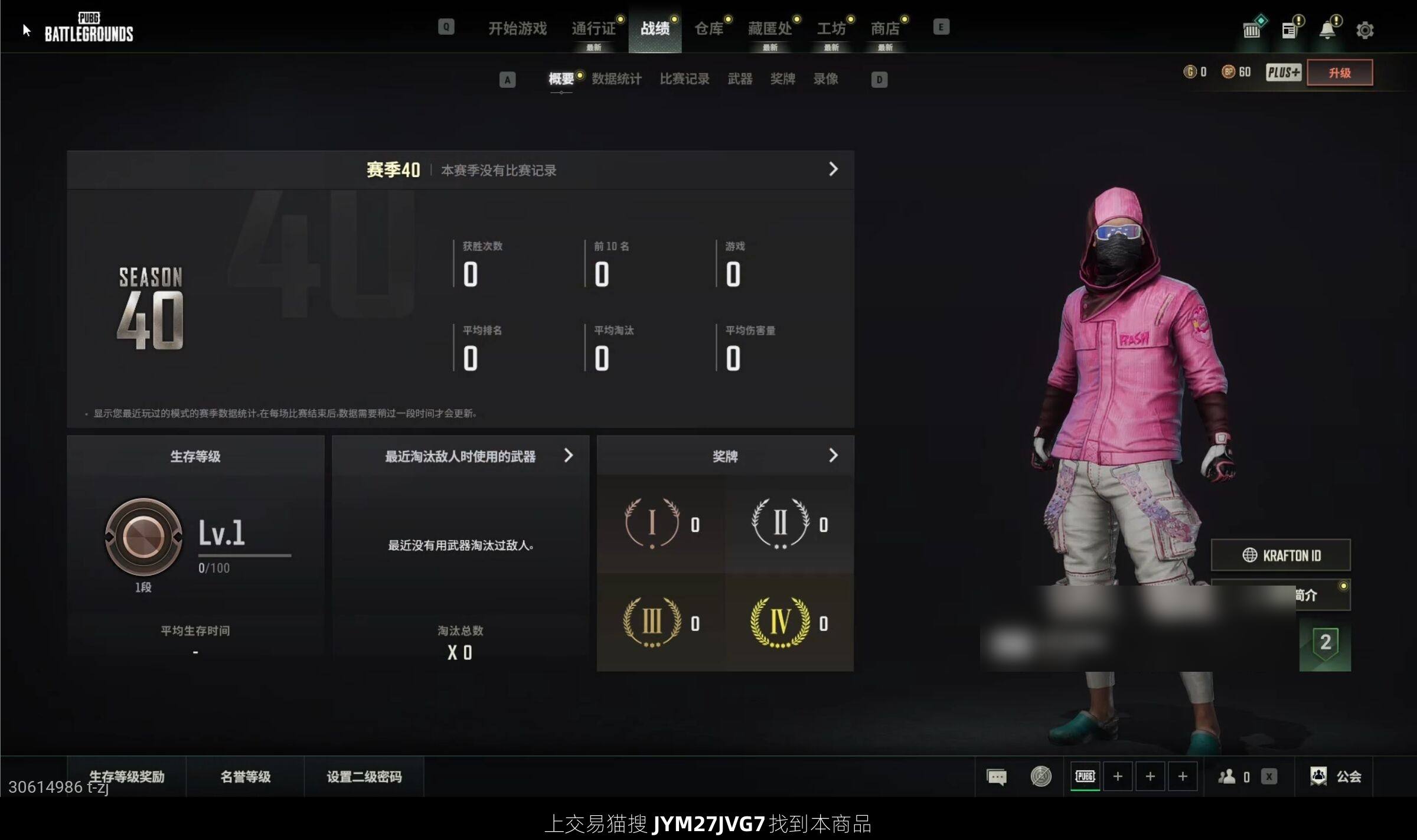This screenshot has width=1417, height=840.
Task: Go to the 藏匿处 tab
Action: pyautogui.click(x=769, y=28)
